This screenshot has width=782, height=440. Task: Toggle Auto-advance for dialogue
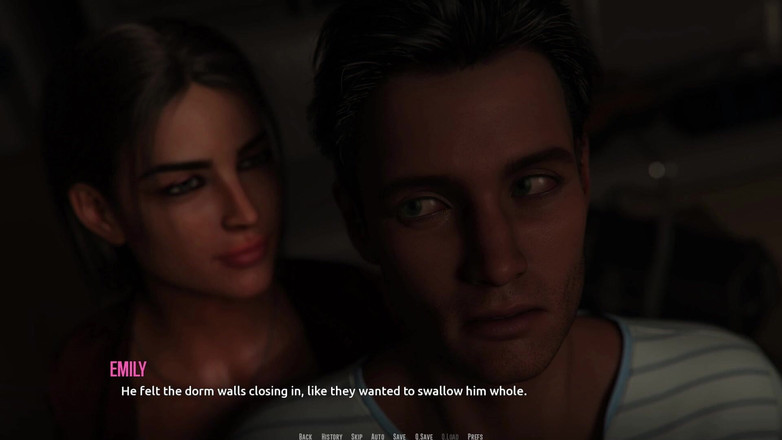[x=378, y=436]
